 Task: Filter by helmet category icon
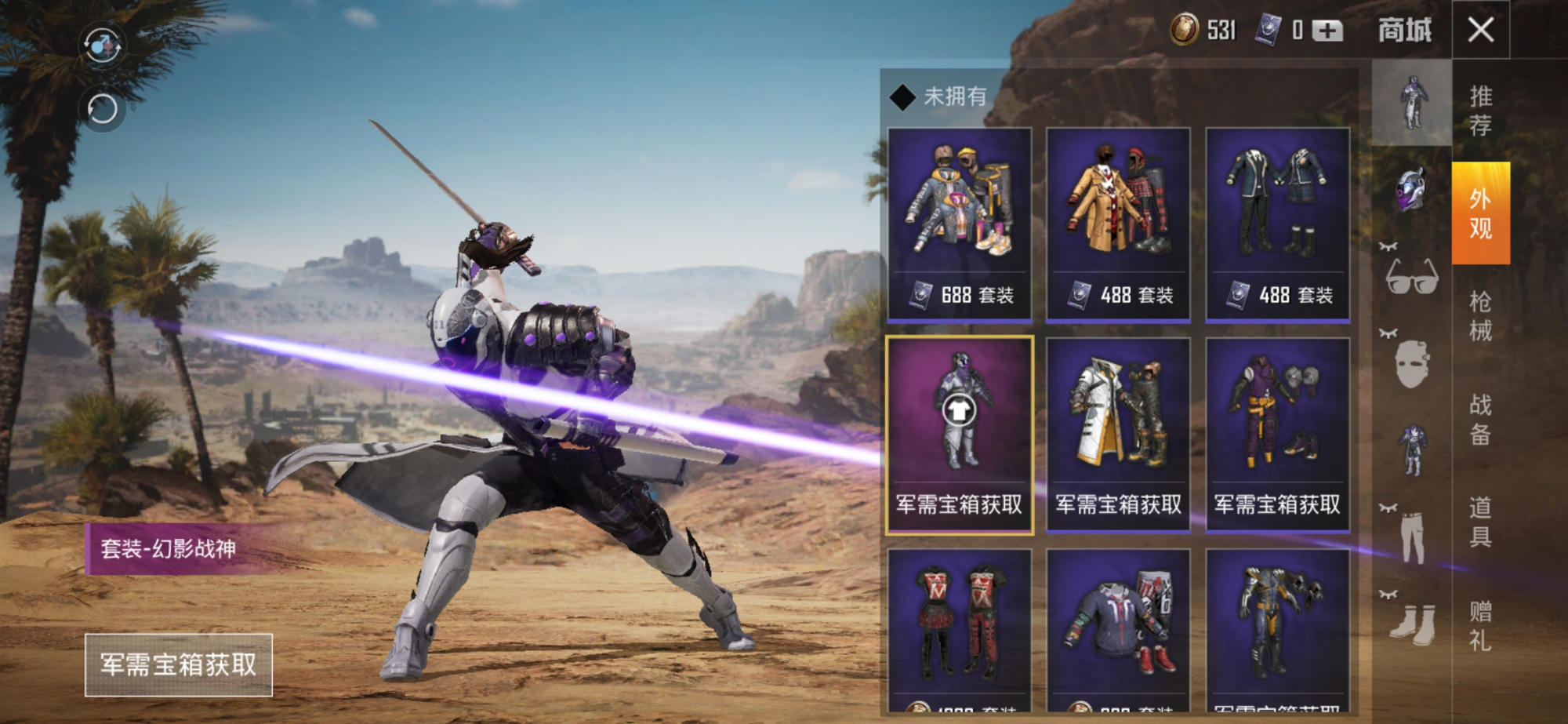[1411, 189]
